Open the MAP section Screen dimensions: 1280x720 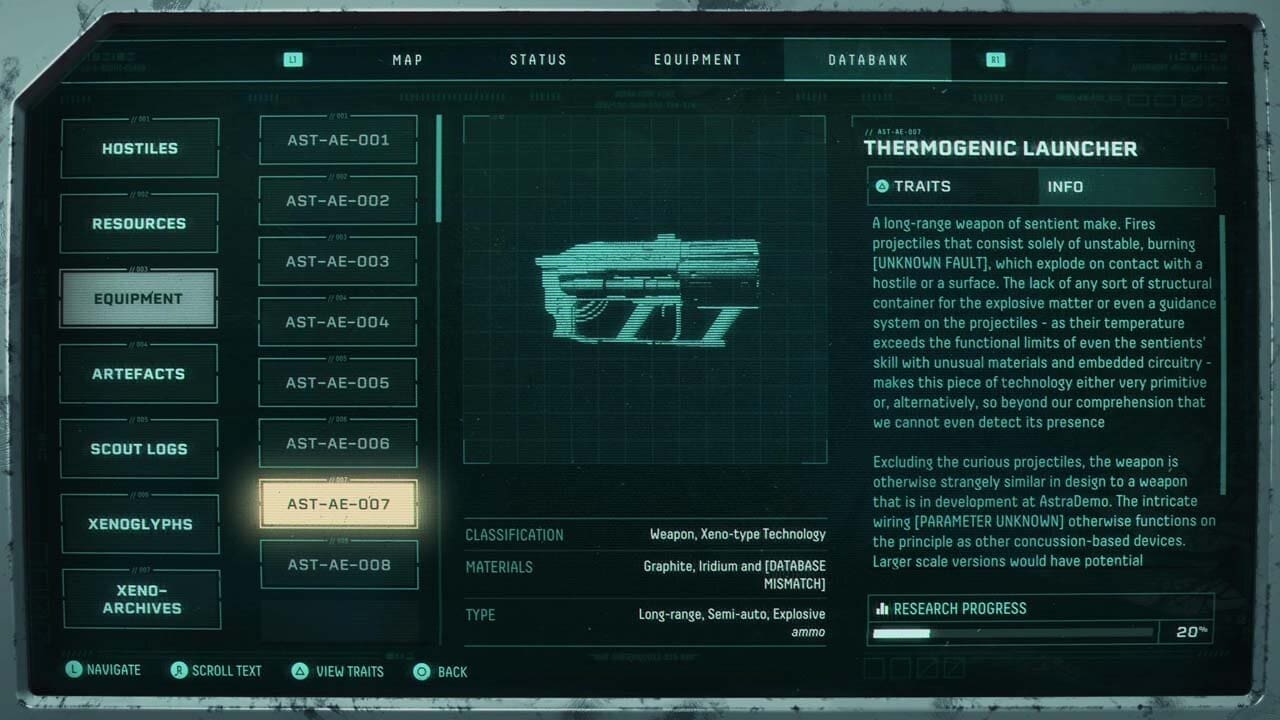[x=406, y=59]
